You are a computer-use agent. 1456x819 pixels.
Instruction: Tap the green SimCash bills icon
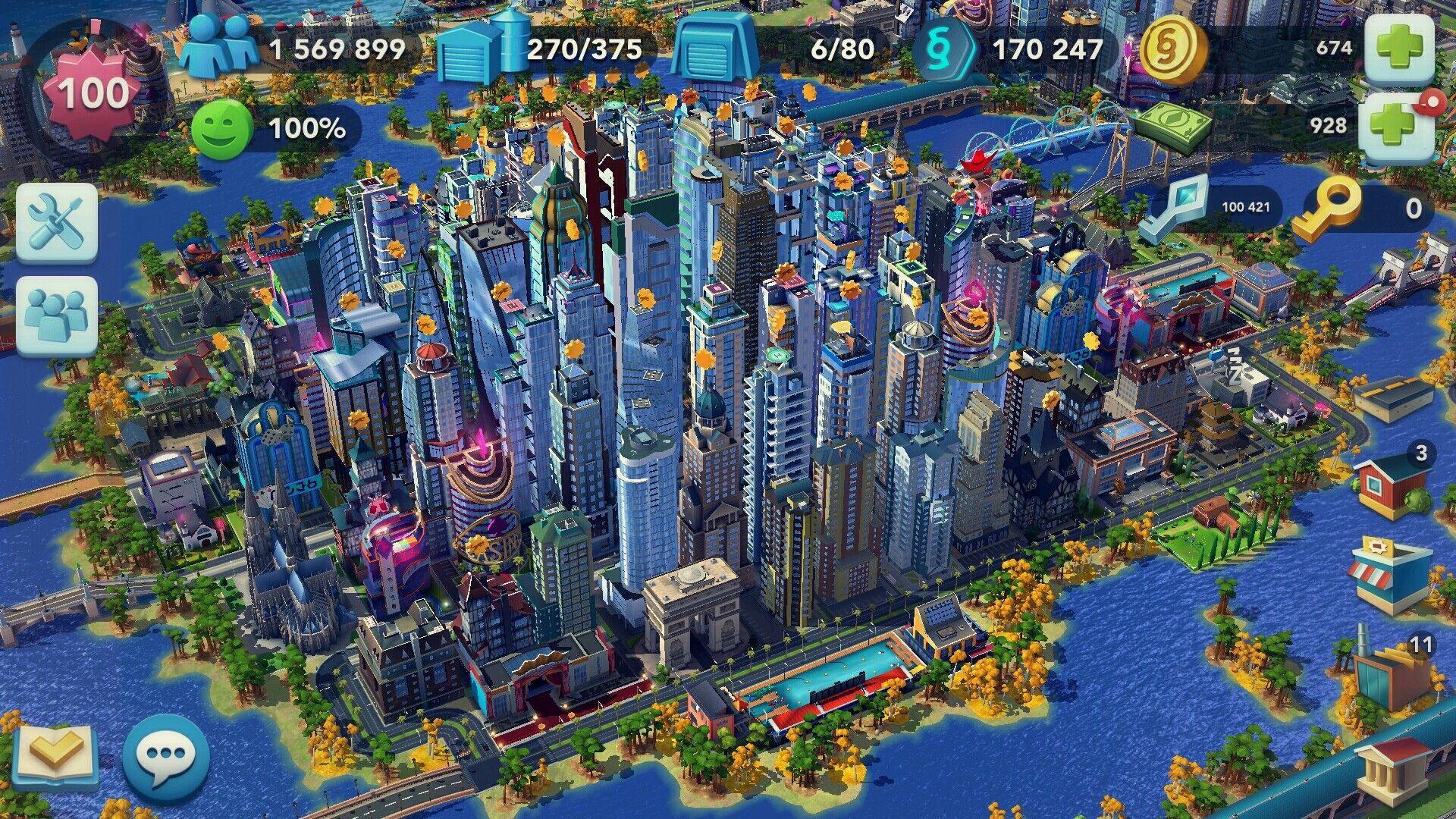(1172, 126)
